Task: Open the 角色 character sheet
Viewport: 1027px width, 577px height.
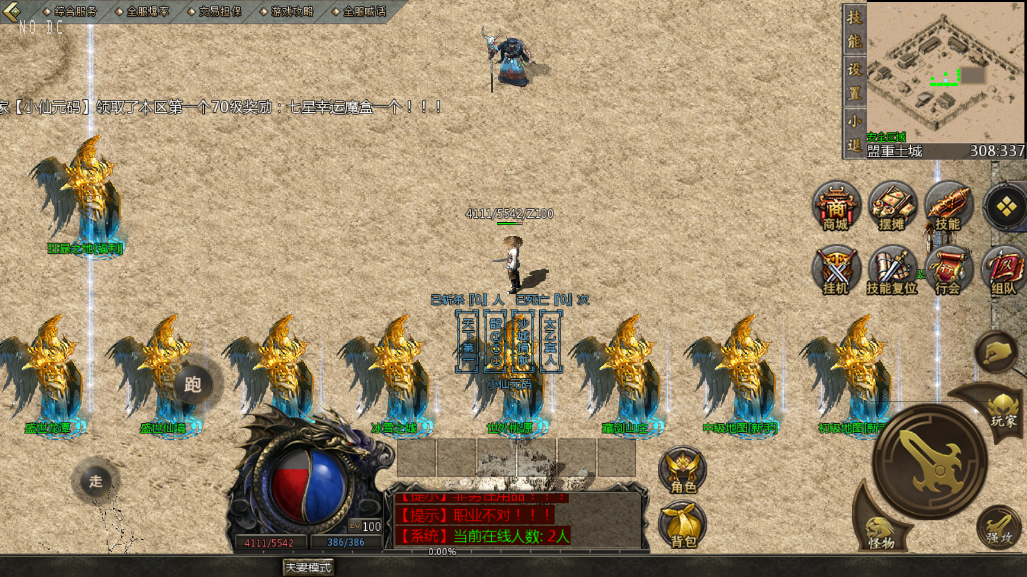Action: (683, 470)
